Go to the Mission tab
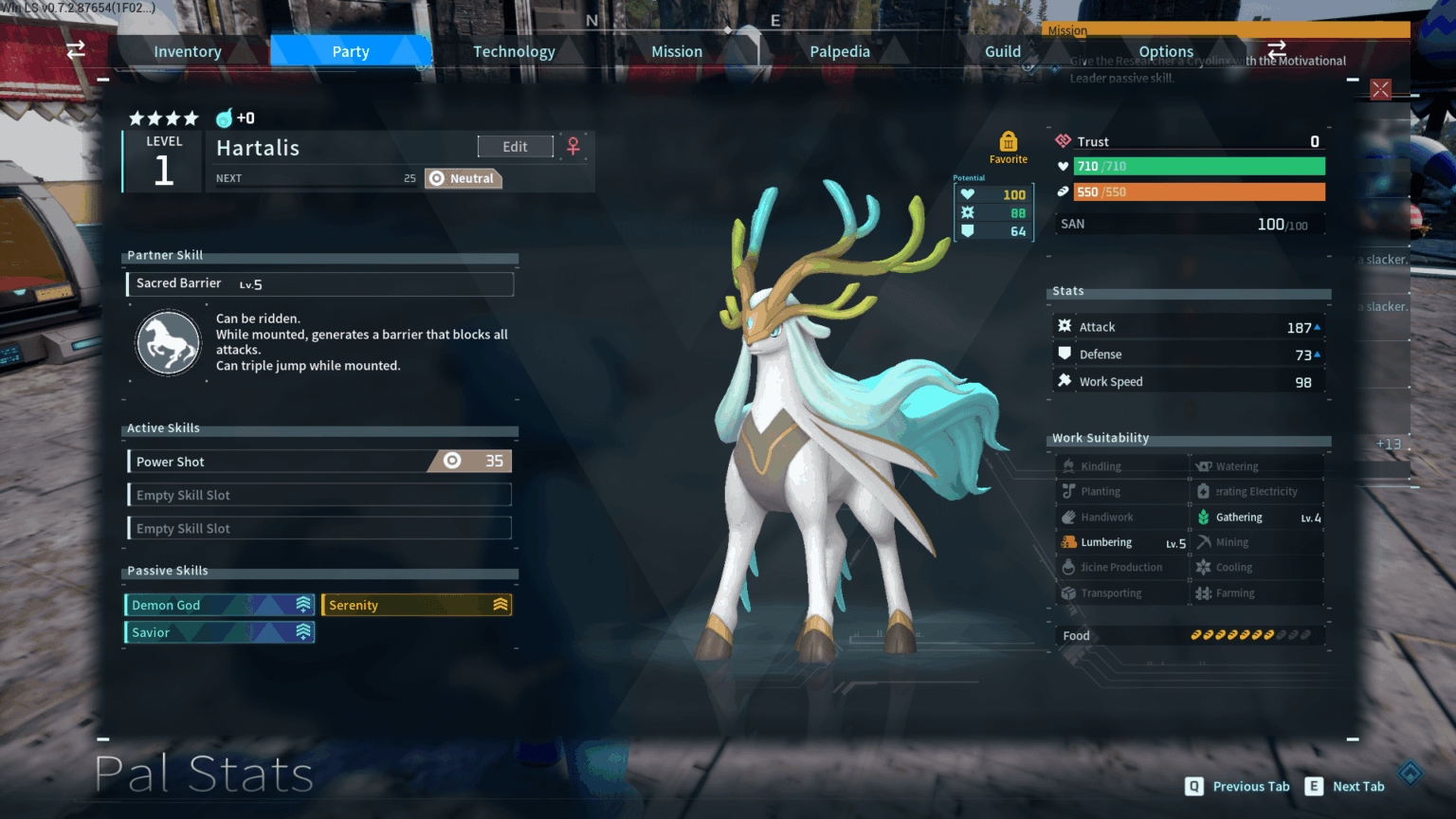1456x819 pixels. pos(677,51)
